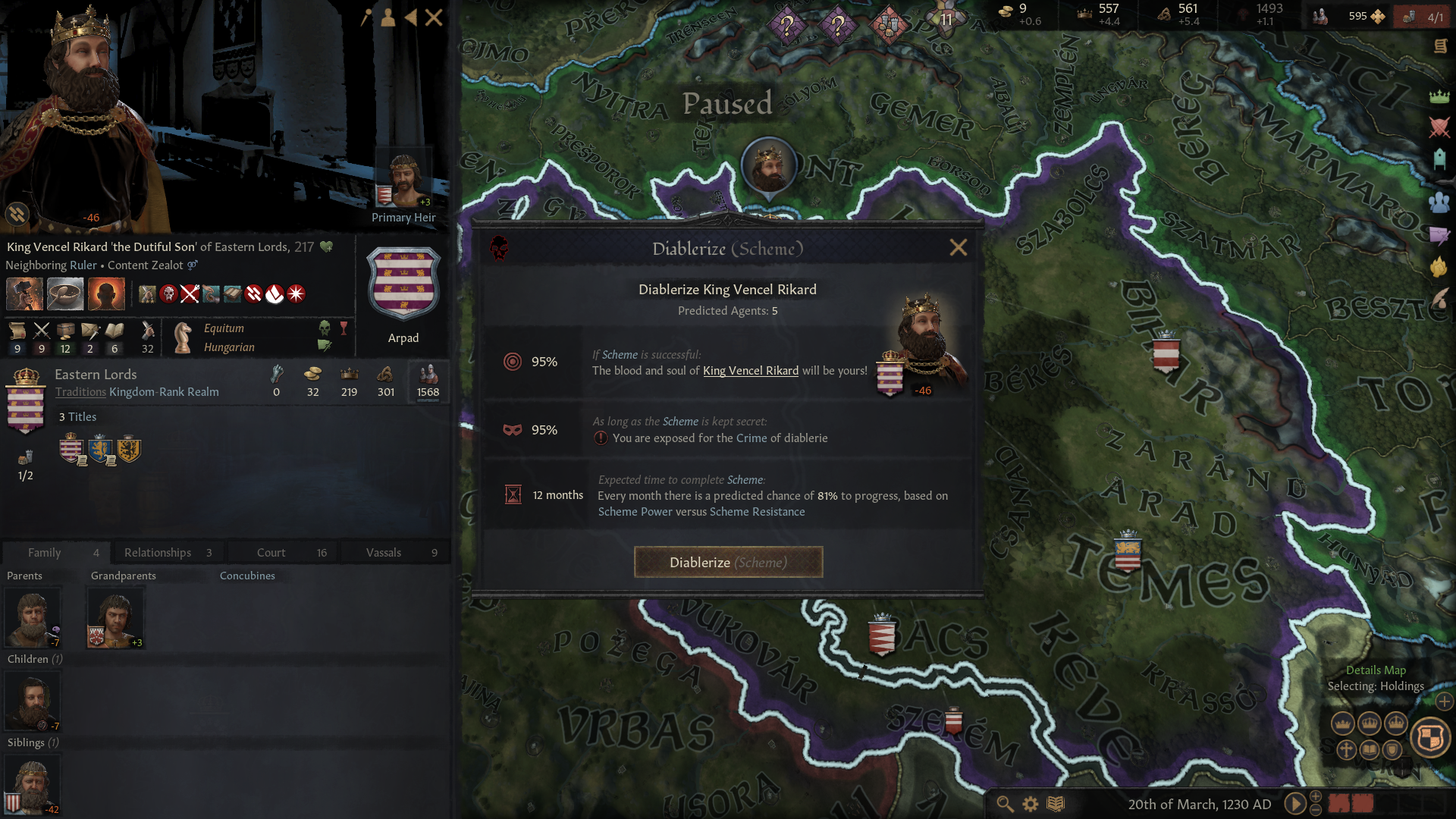Click the King Vencel Rikard name link

750,370
